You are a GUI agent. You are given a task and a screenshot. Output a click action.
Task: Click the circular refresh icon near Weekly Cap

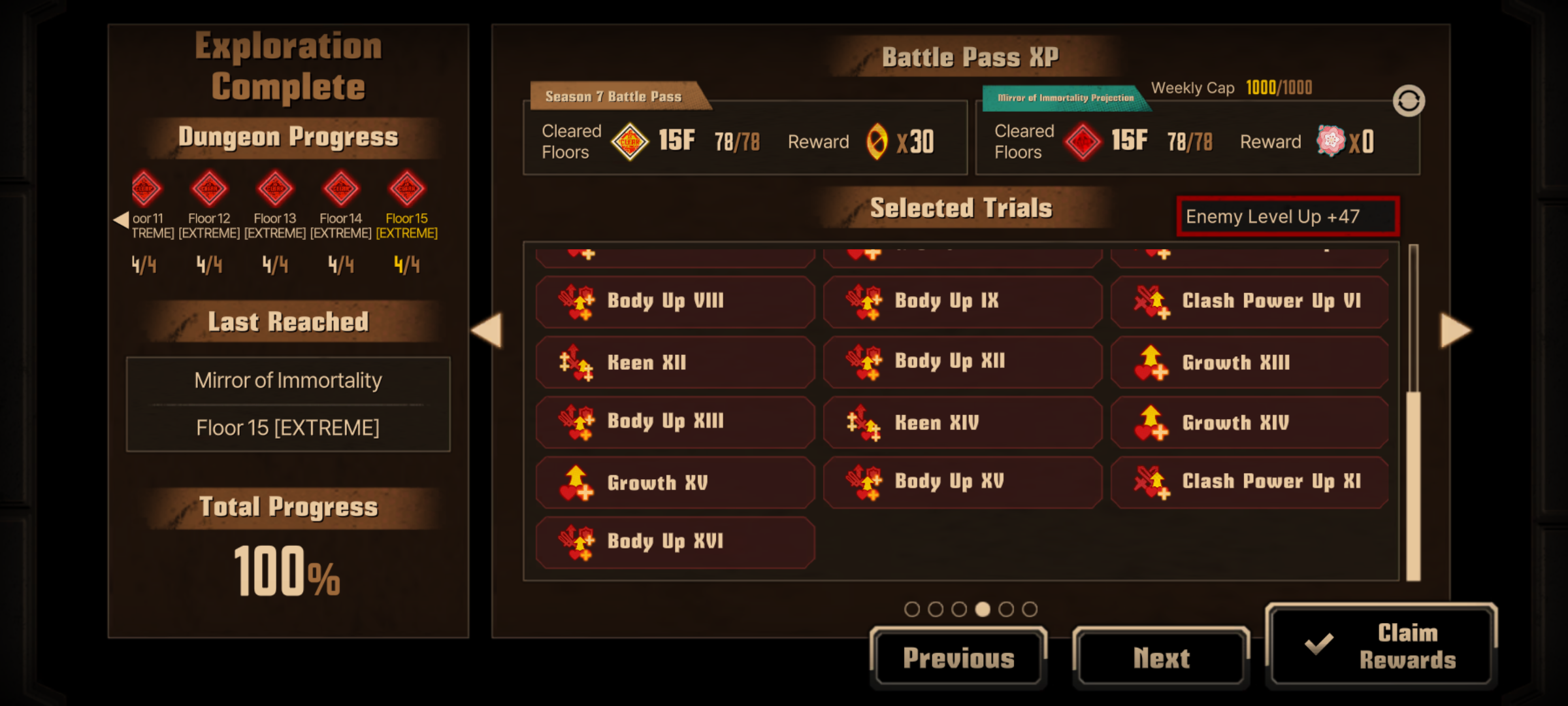click(x=1409, y=101)
